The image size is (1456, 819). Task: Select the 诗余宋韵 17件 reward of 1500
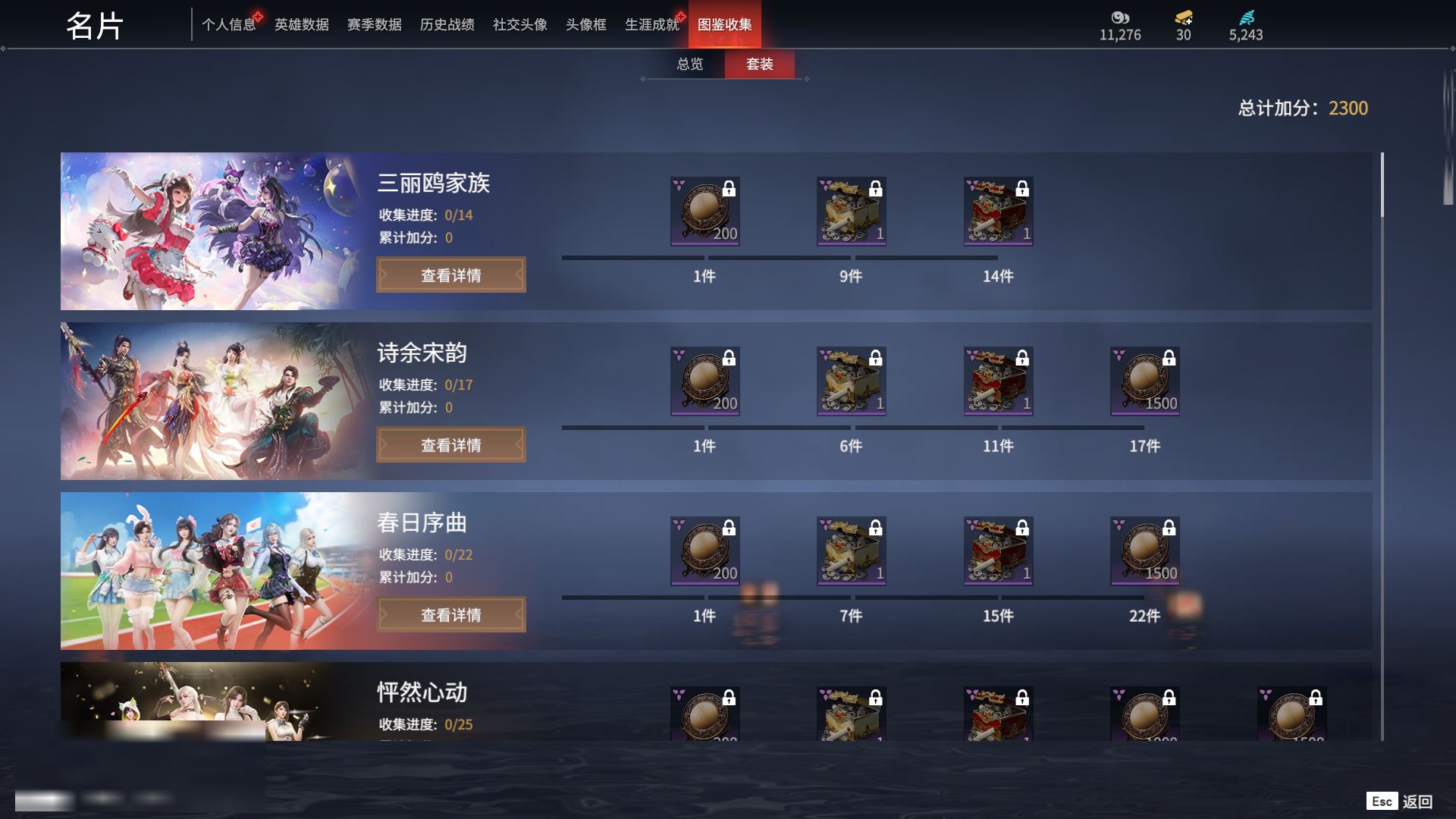[1144, 381]
